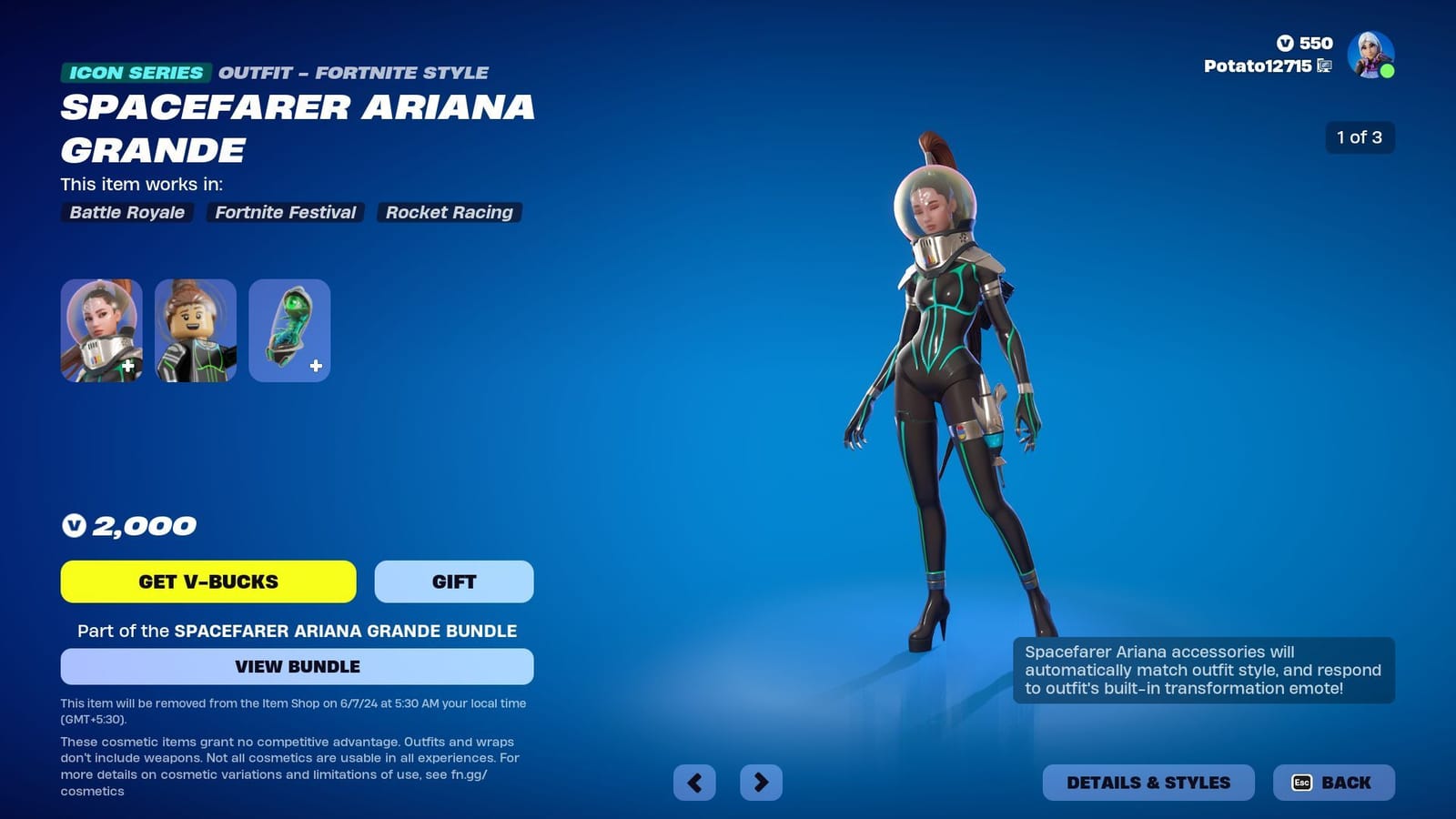Click the Get V-Bucks button
This screenshot has height=819, width=1456.
tap(207, 581)
